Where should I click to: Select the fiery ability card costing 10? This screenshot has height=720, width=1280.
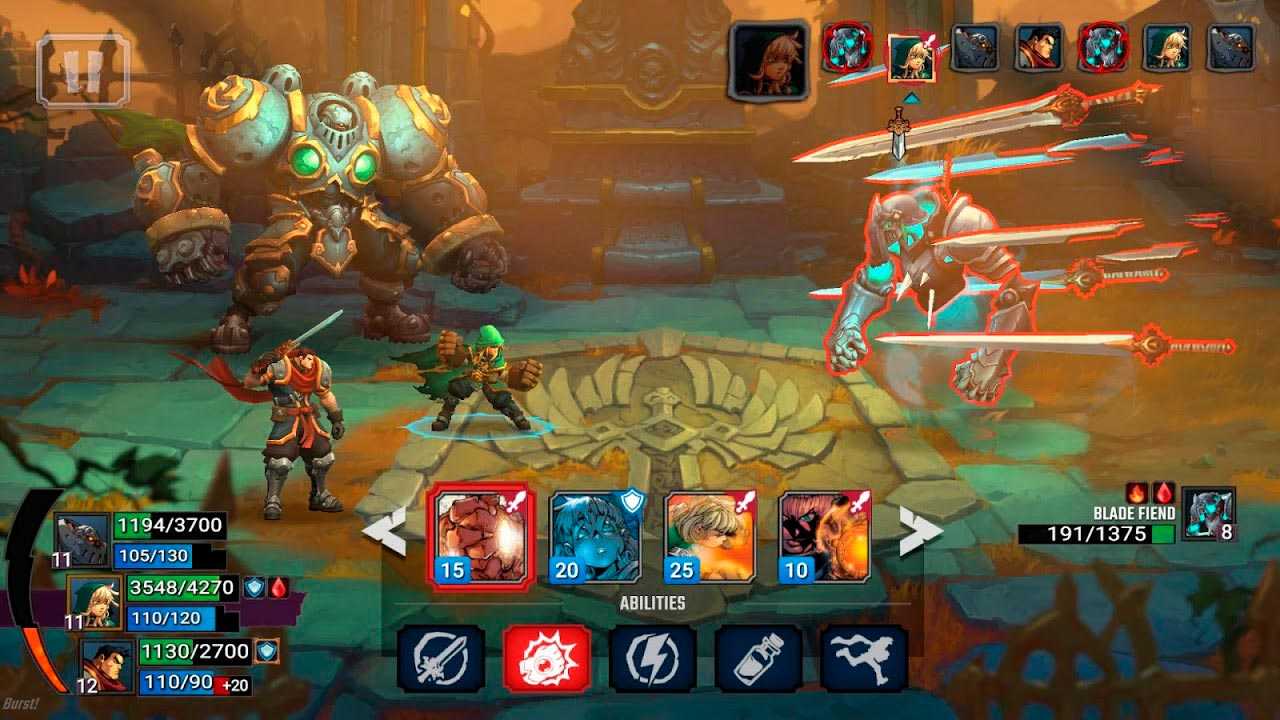point(824,536)
